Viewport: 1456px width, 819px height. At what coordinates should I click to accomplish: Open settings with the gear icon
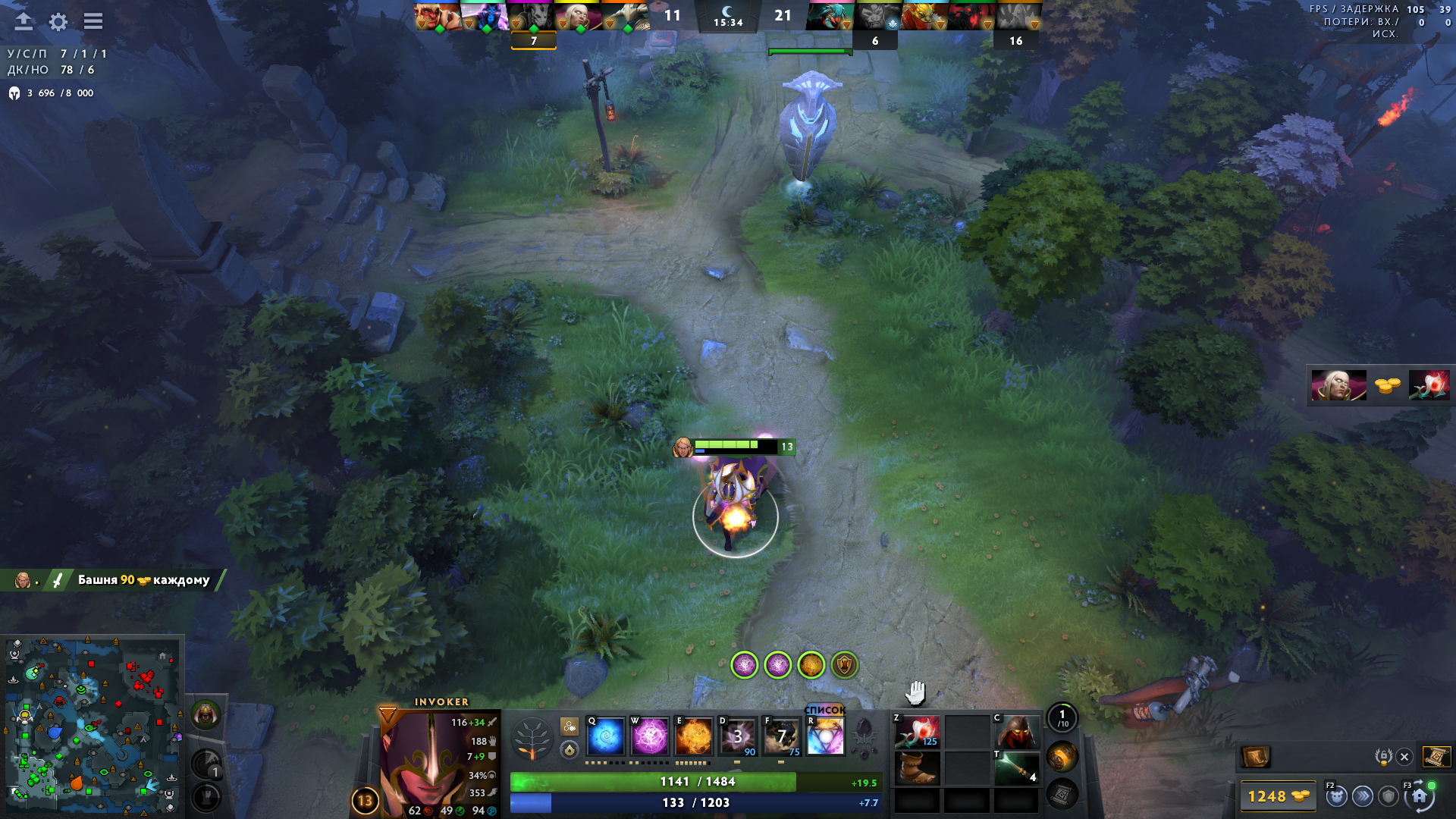(58, 22)
